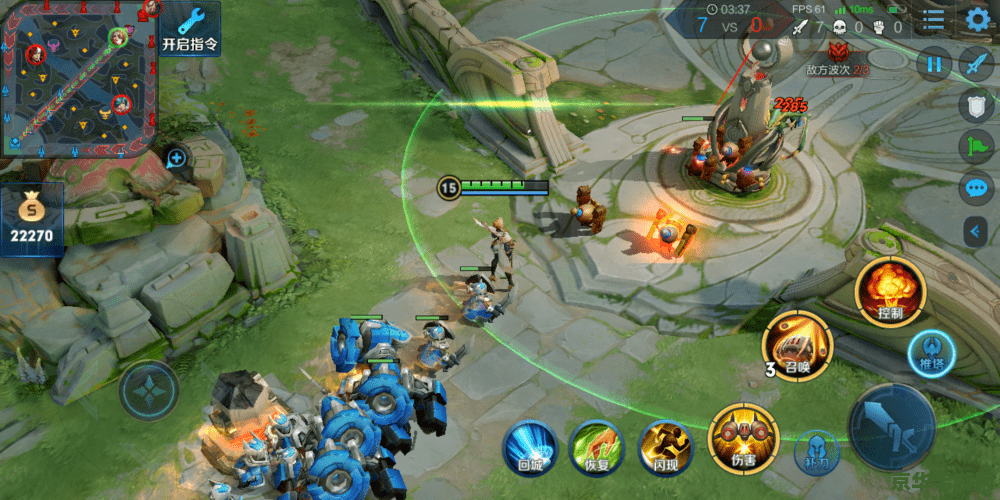Image resolution: width=1000 pixels, height=500 pixels.
Task: Hit the large basic attack button
Action: click(x=891, y=427)
